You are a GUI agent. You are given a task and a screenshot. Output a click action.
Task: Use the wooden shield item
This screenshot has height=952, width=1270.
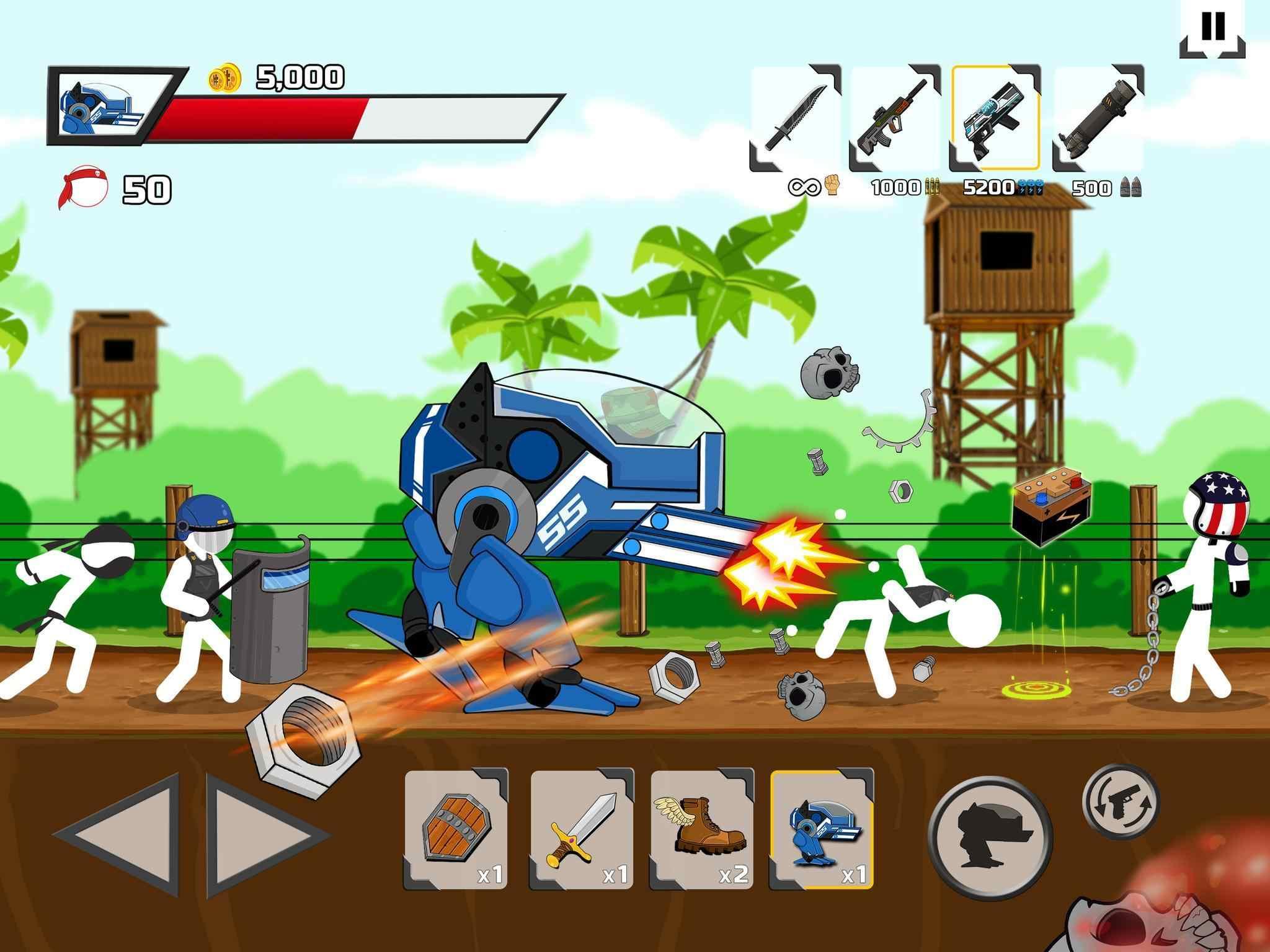point(456,829)
